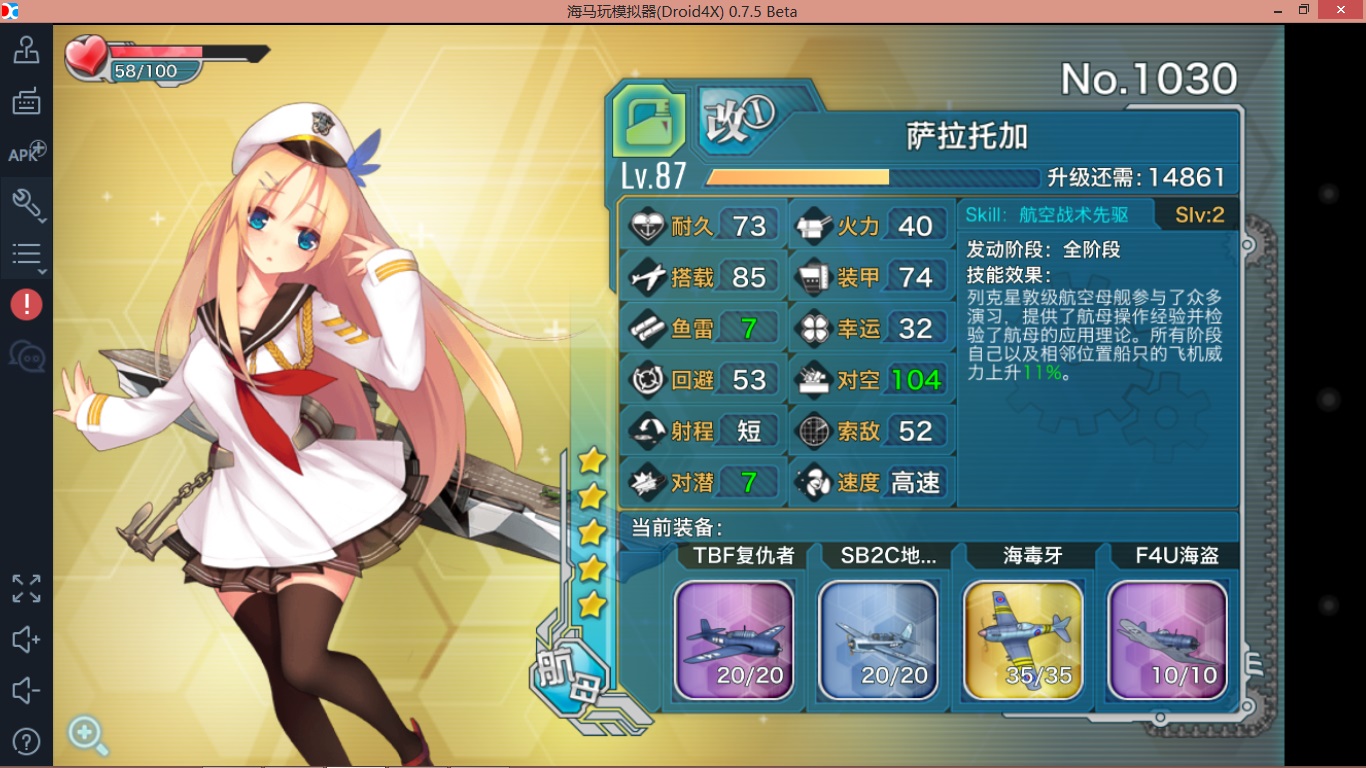Zoom the portrait with the magnifier icon
1366x768 pixels.
point(87,735)
